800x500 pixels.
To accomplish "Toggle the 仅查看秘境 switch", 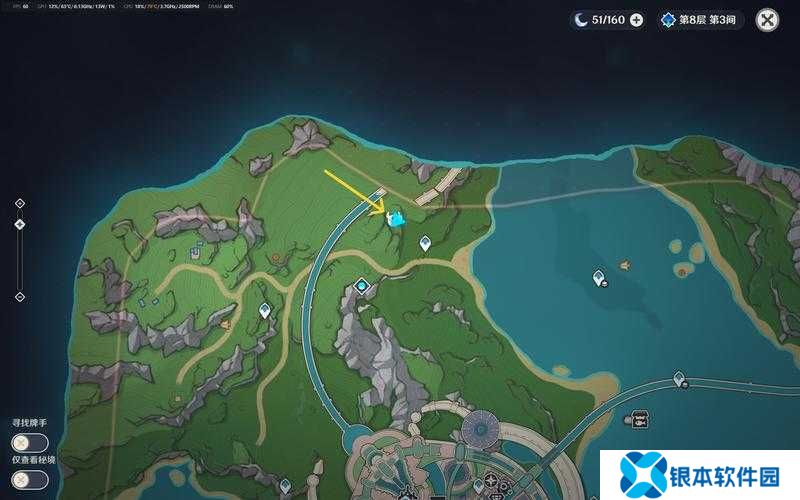I will coord(29,479).
